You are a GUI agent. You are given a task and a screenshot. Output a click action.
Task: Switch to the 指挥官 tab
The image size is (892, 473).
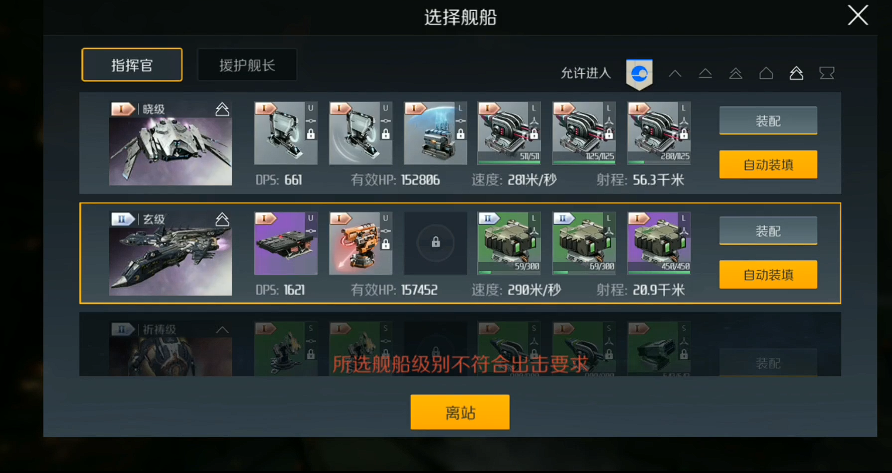click(x=132, y=65)
